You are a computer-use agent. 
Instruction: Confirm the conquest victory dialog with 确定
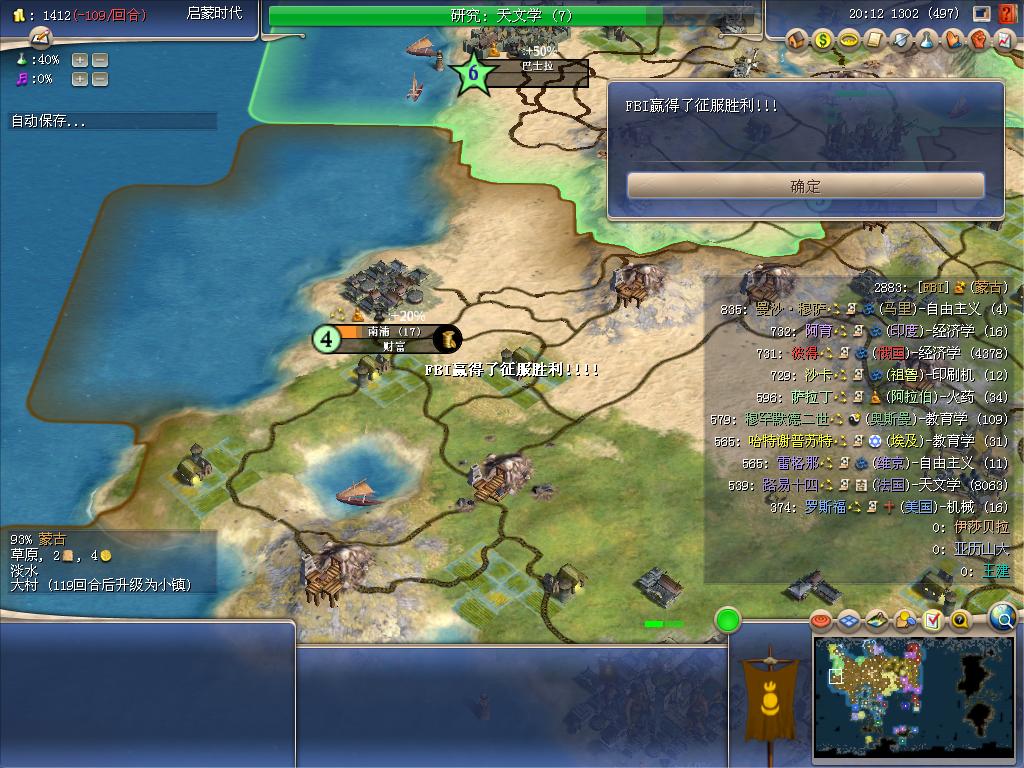pyautogui.click(x=805, y=186)
